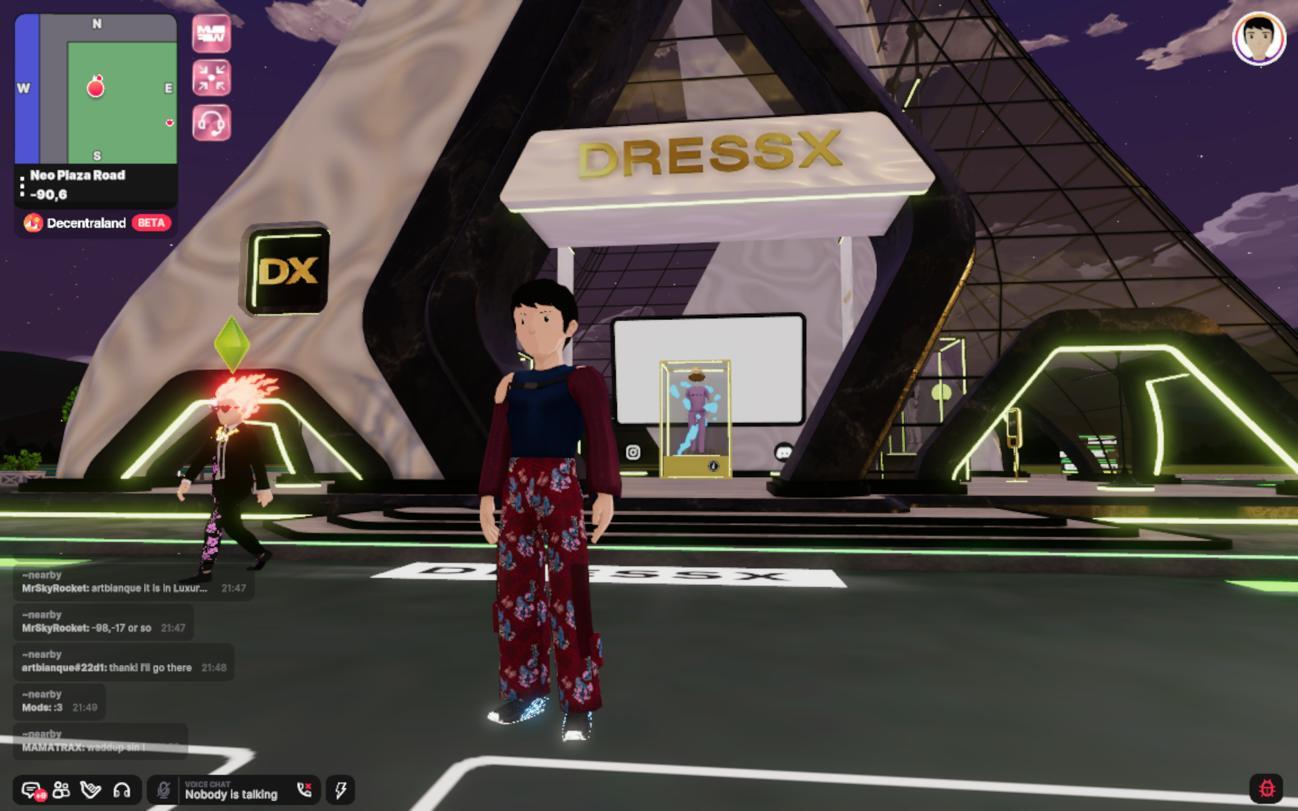Click the Decentraland BETA label
Image resolution: width=1298 pixels, height=811 pixels.
[97, 223]
